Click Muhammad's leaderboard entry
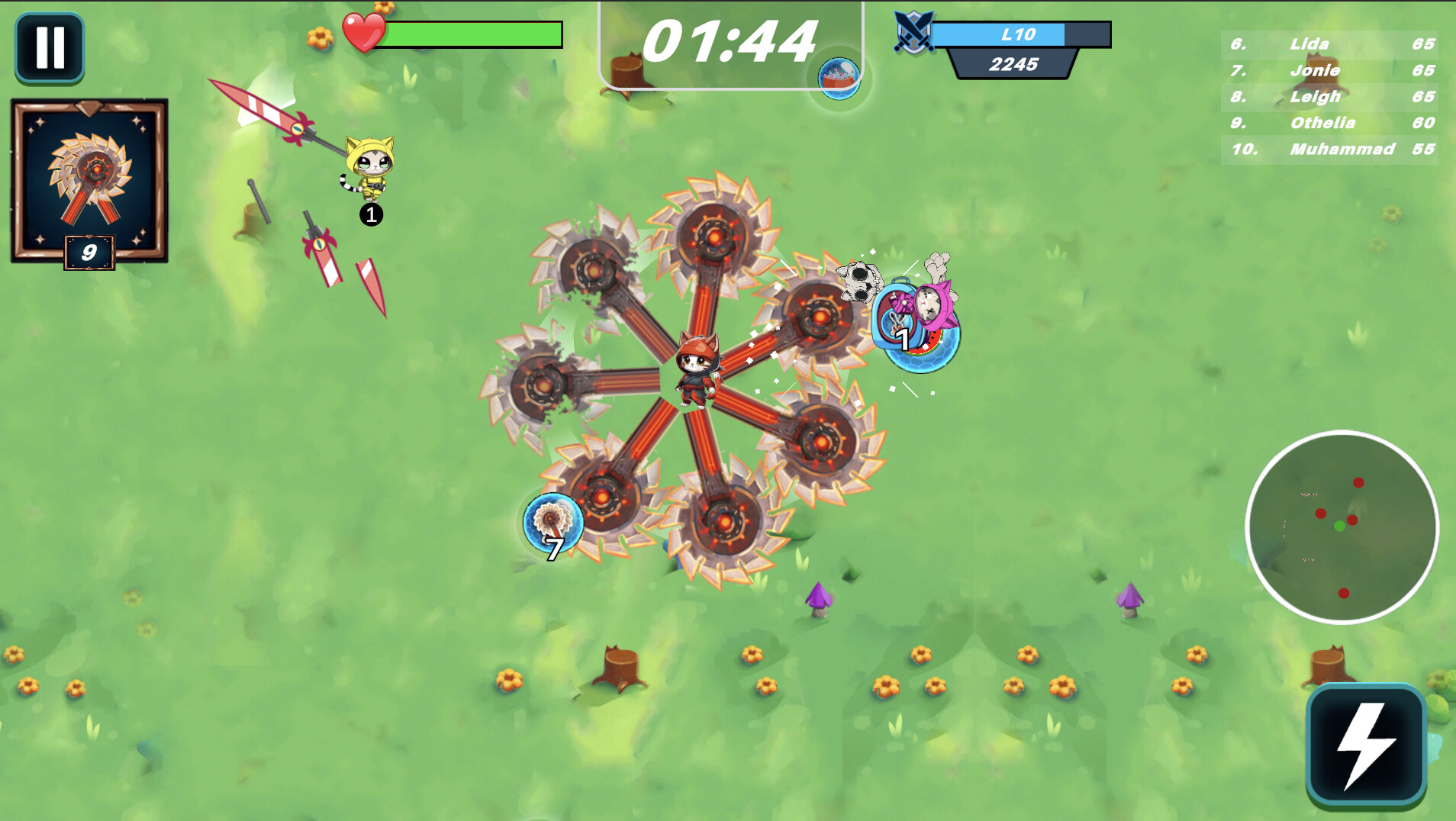The height and width of the screenshot is (821, 1456). click(1343, 150)
